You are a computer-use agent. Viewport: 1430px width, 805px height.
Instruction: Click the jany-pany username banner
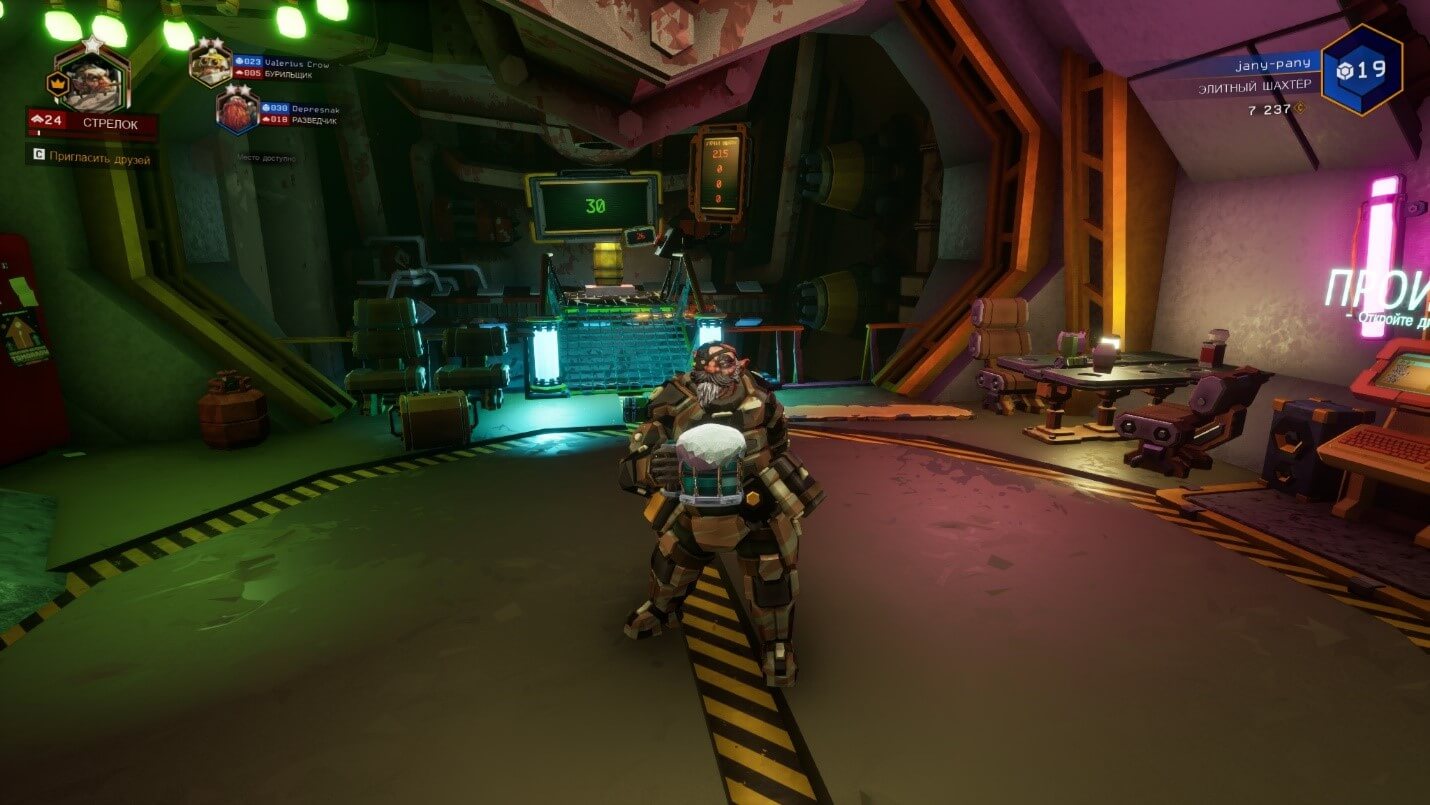click(x=1275, y=64)
